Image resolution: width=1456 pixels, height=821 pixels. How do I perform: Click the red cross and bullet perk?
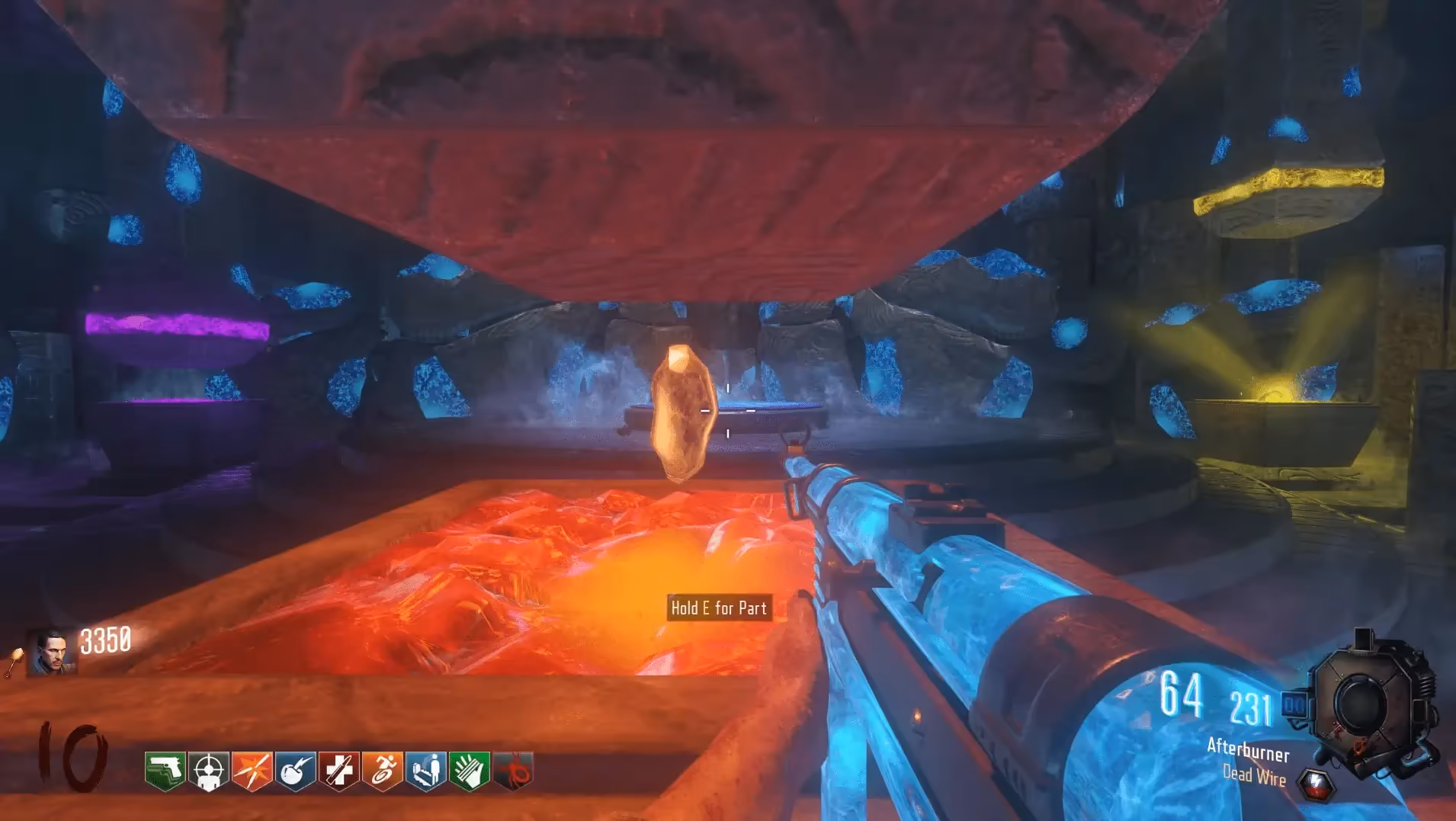pos(339,771)
